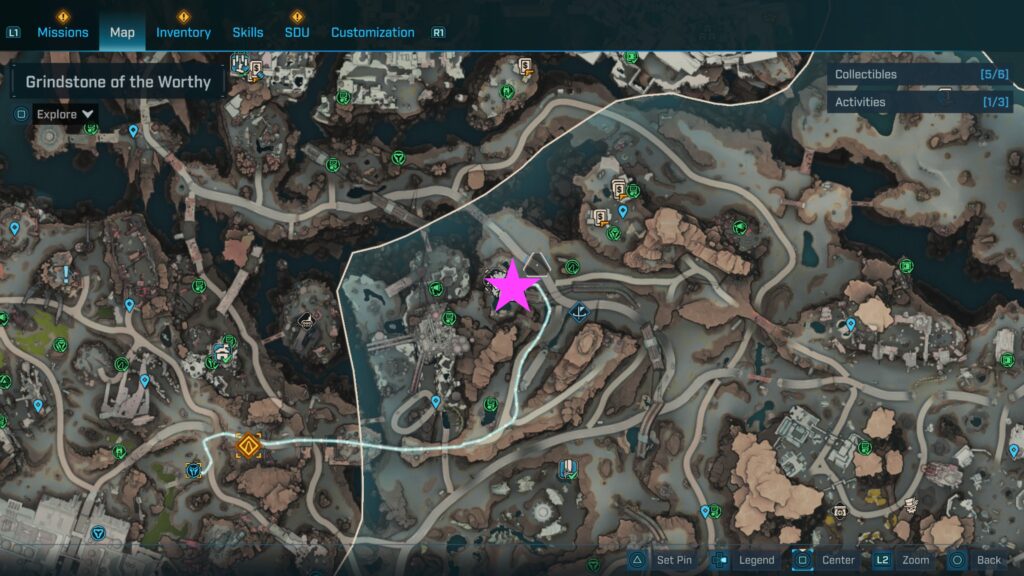Open the Explore dropdown
Screen dimensions: 1024x576
click(66, 114)
